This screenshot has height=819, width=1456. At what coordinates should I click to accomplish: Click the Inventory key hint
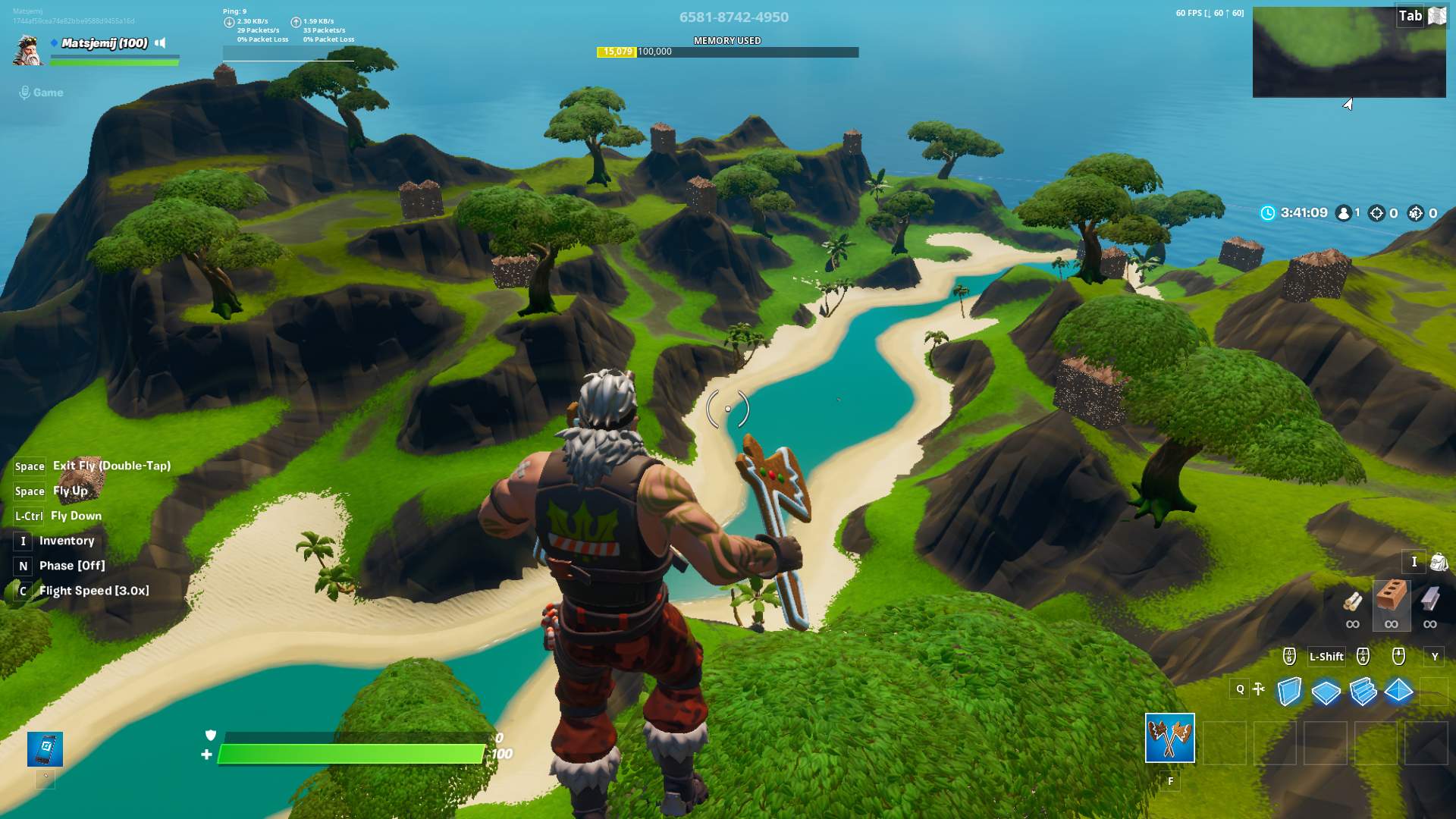[x=22, y=541]
